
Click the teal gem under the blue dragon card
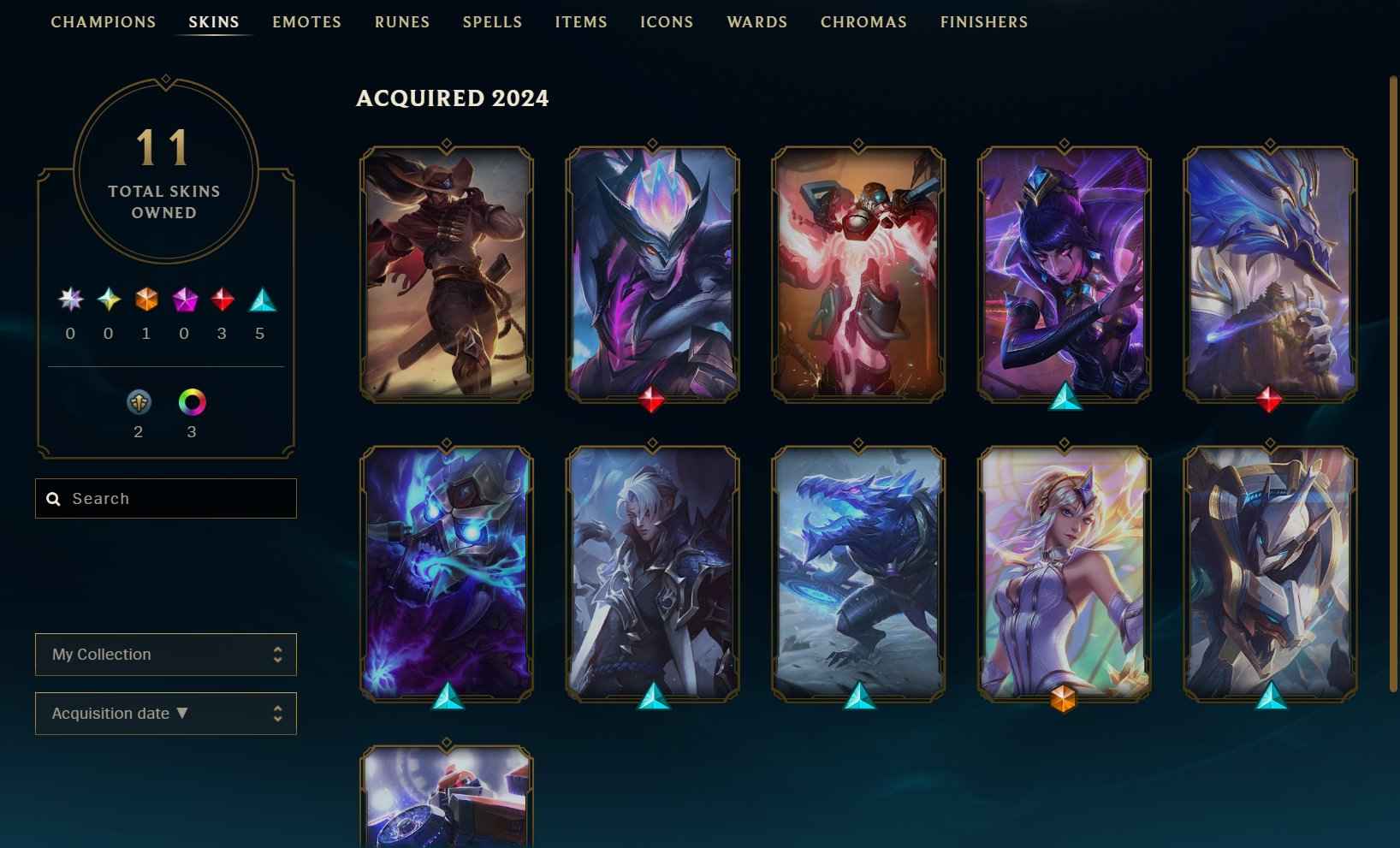(x=857, y=699)
